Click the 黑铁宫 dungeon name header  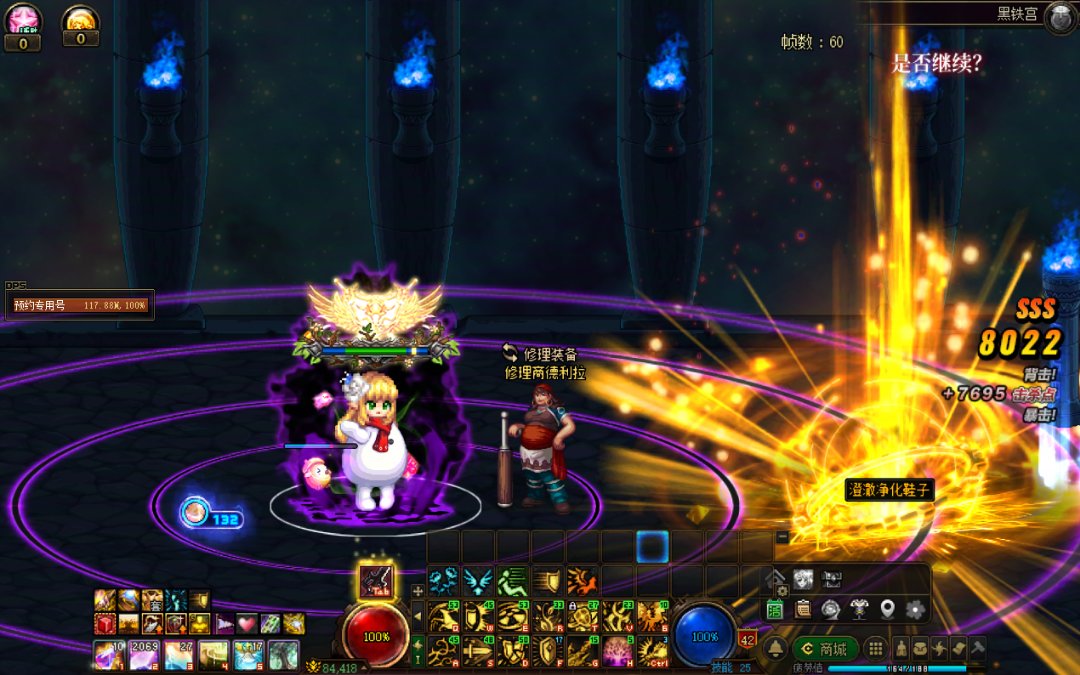coord(1016,14)
